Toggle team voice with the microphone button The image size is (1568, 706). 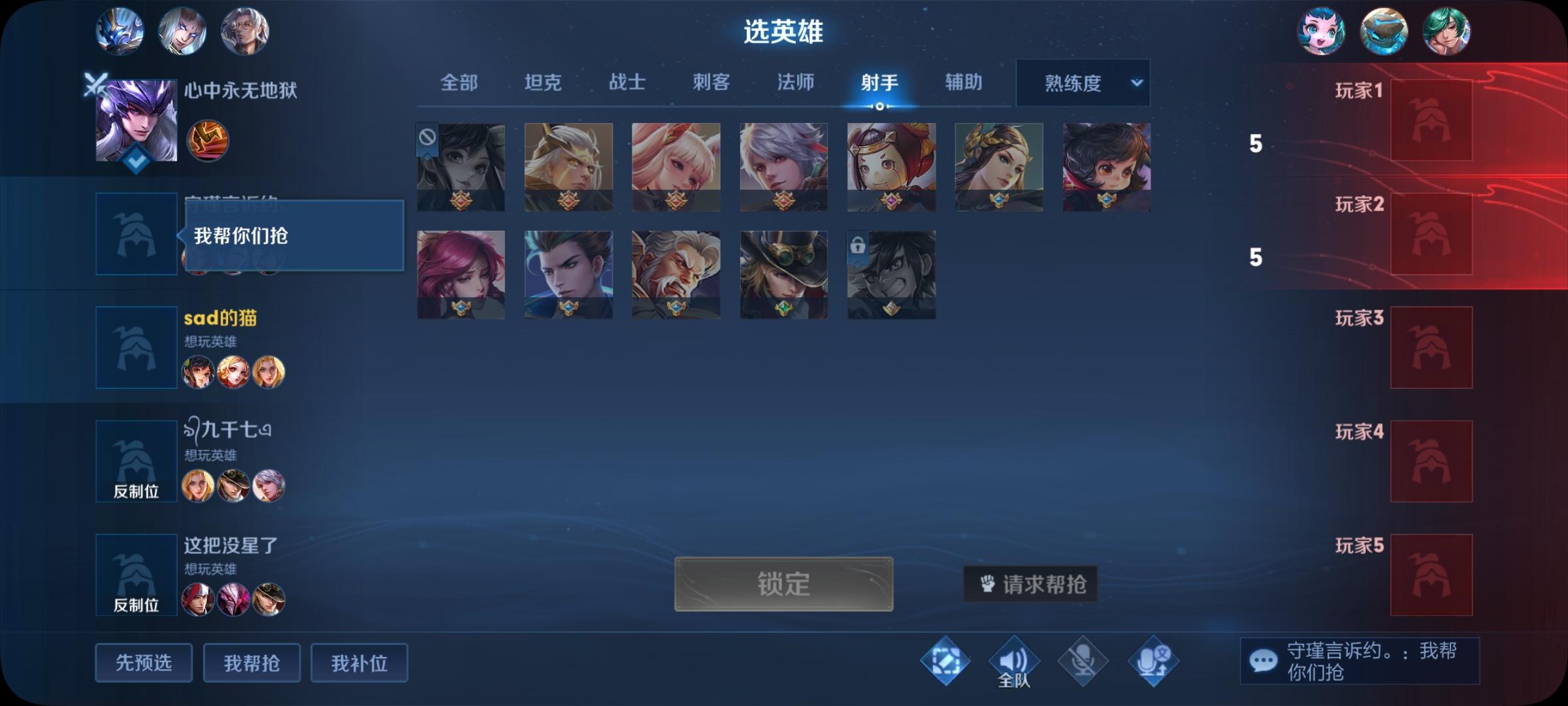(x=1081, y=661)
